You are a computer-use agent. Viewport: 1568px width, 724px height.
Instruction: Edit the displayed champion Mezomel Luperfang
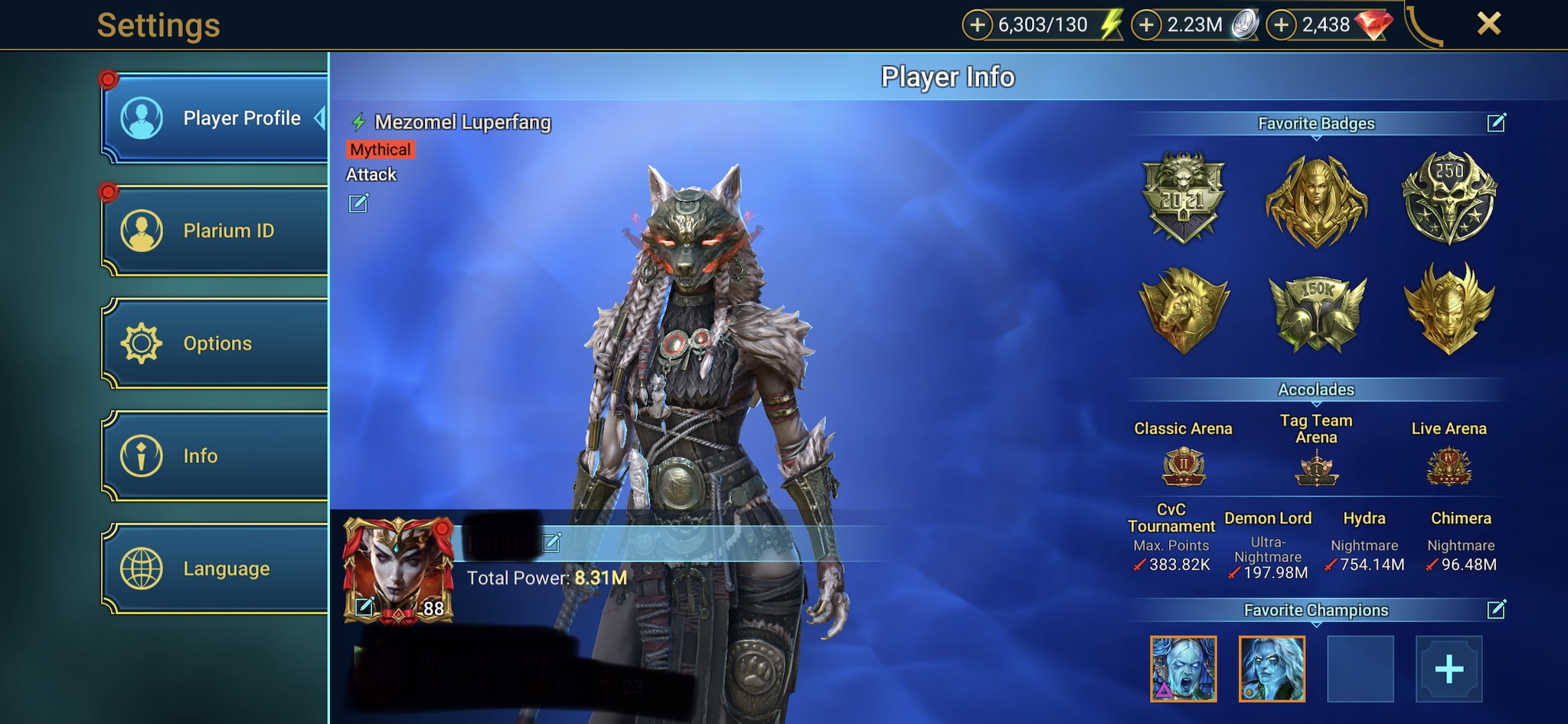pos(358,203)
